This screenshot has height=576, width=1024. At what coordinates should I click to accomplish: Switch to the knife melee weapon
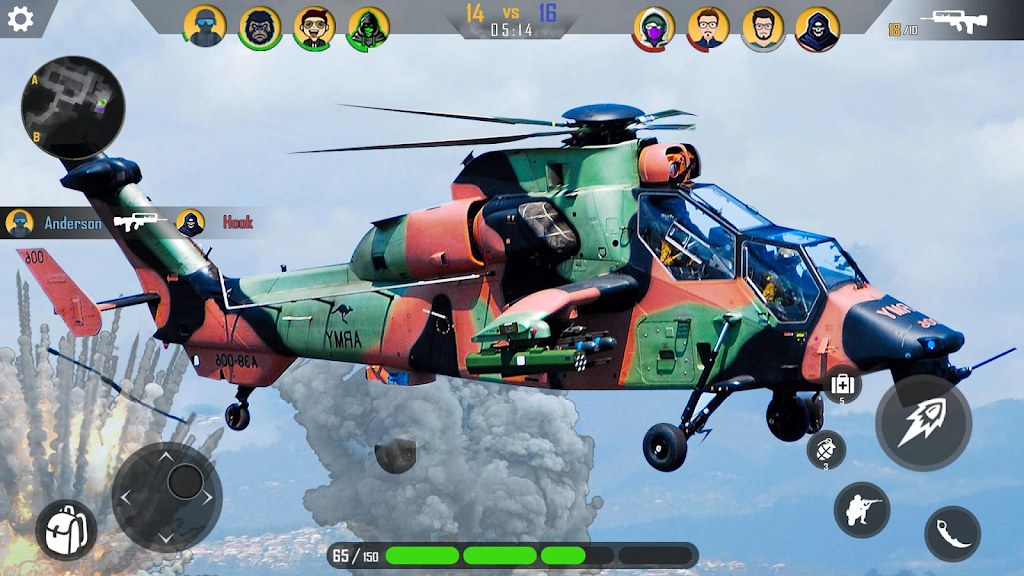click(952, 534)
